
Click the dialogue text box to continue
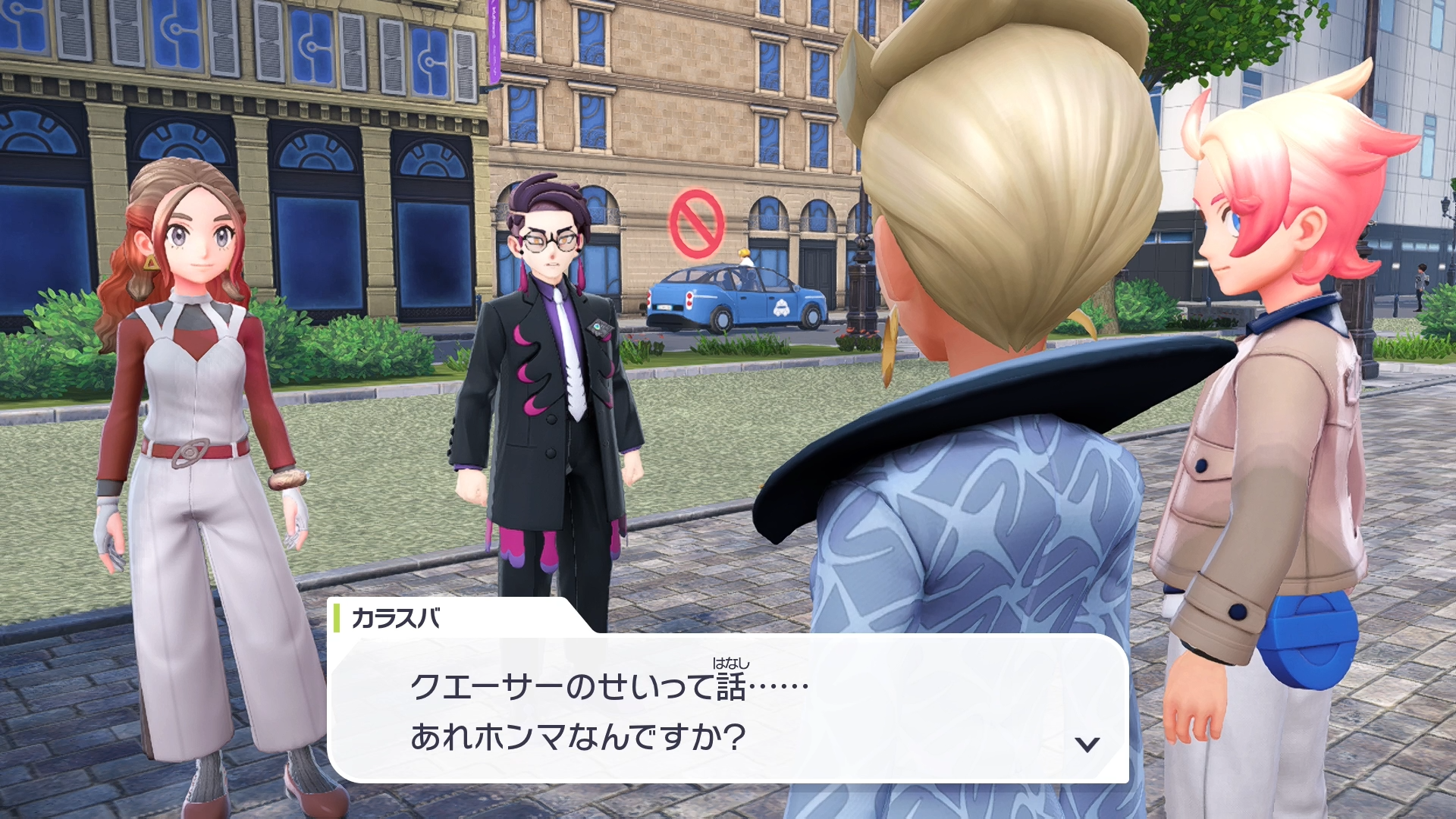click(728, 708)
